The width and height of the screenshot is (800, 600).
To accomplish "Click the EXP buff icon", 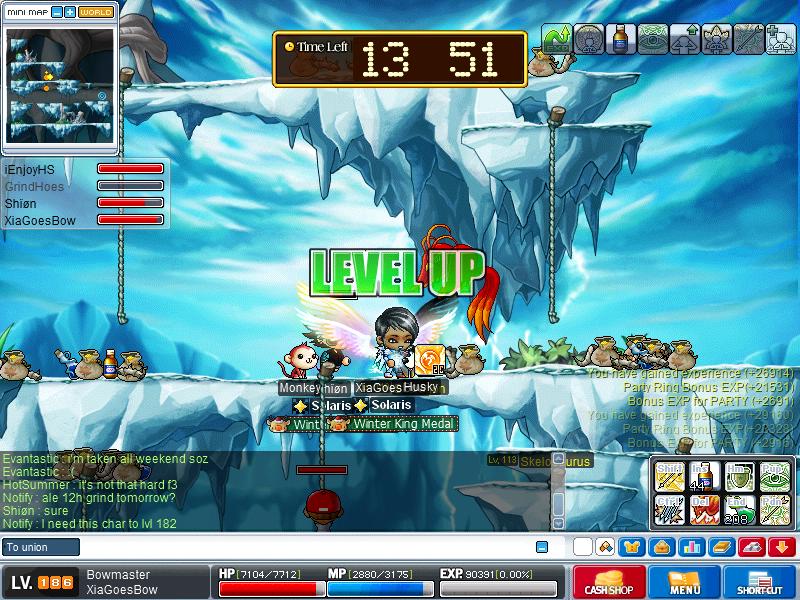I will 557,38.
